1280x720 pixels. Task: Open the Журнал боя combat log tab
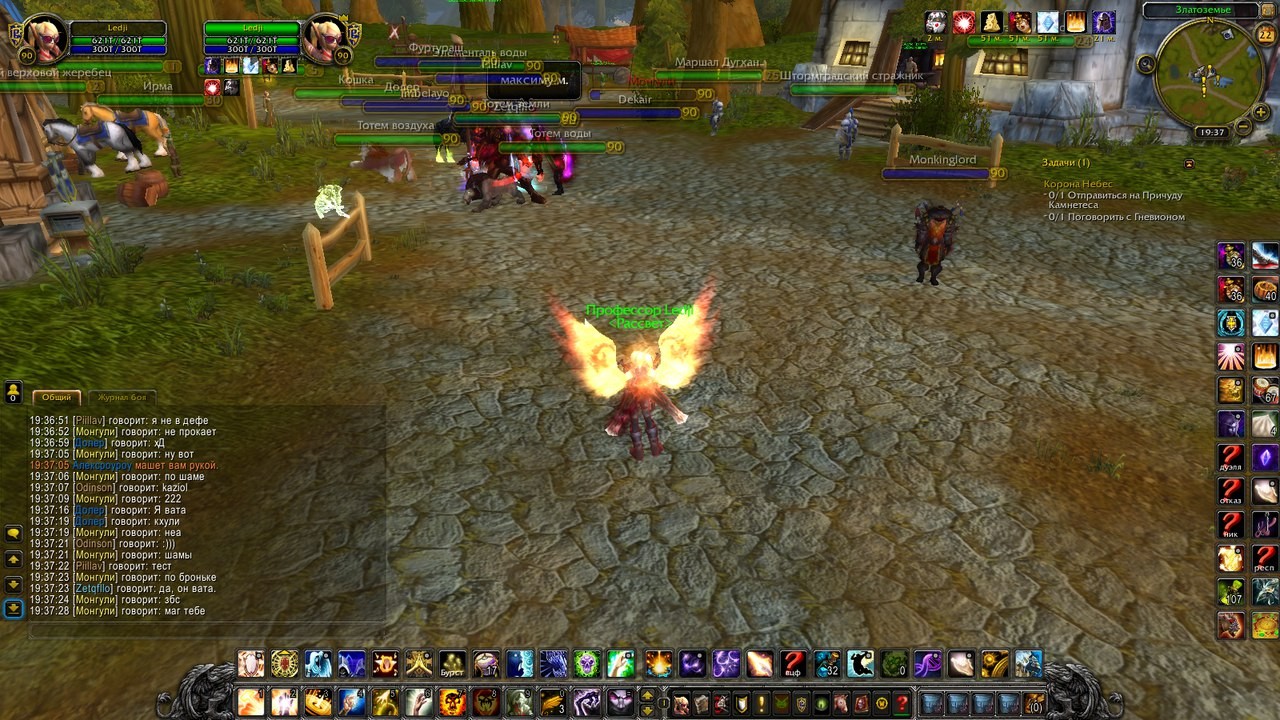tap(121, 397)
